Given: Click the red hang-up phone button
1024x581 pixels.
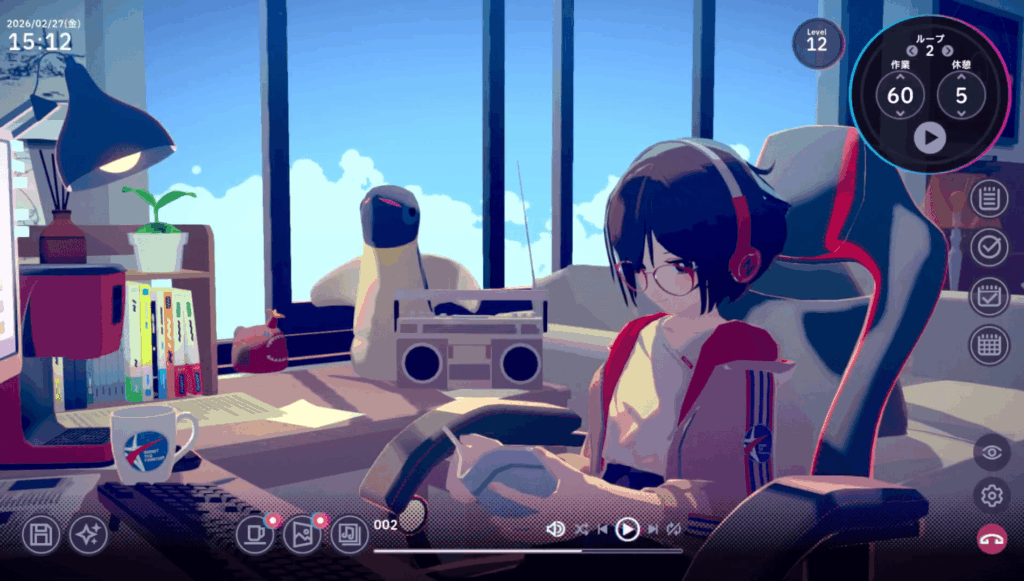Looking at the screenshot, I should click(992, 539).
